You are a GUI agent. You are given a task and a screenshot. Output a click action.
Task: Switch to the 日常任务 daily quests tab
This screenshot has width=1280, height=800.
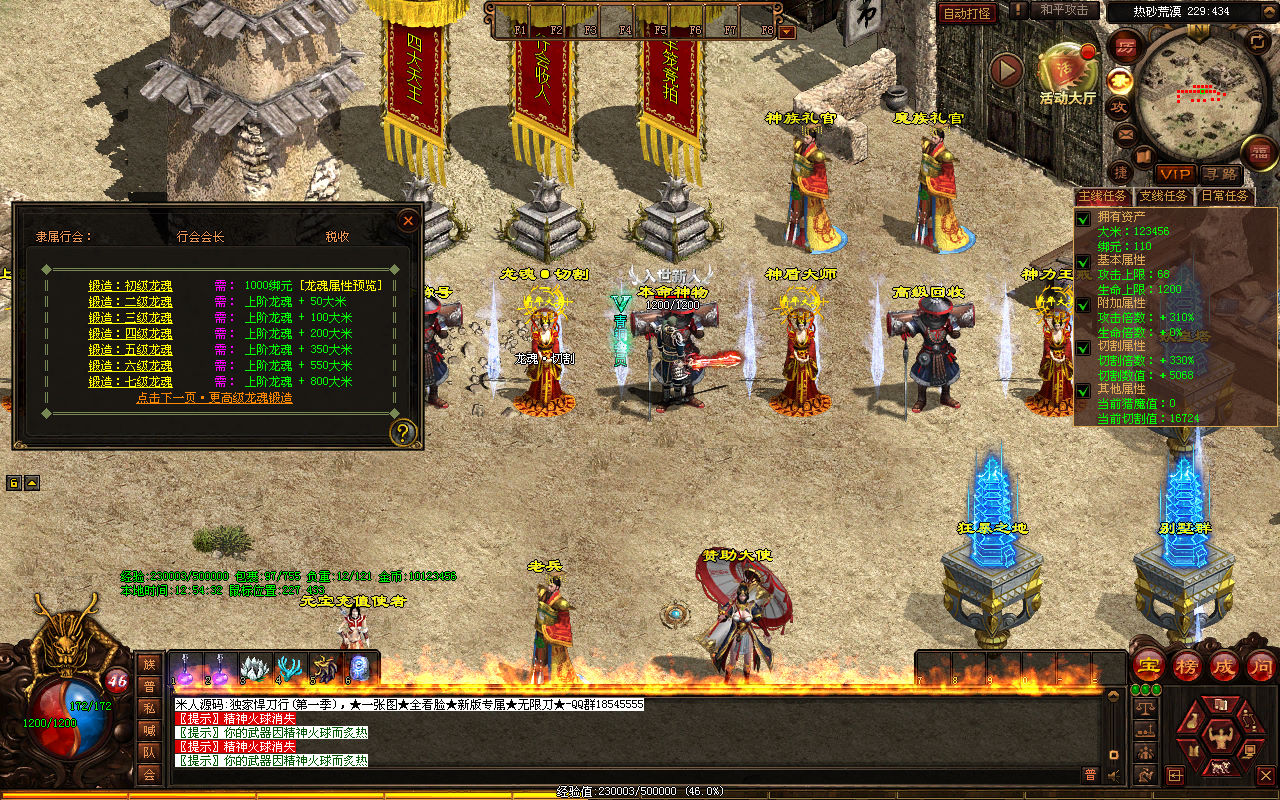[x=1223, y=196]
